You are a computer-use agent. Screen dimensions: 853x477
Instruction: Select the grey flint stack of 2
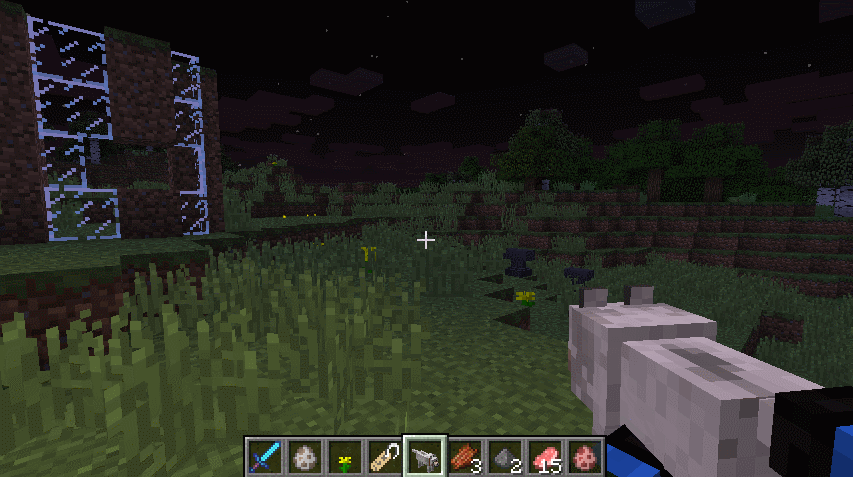pyautogui.click(x=505, y=457)
